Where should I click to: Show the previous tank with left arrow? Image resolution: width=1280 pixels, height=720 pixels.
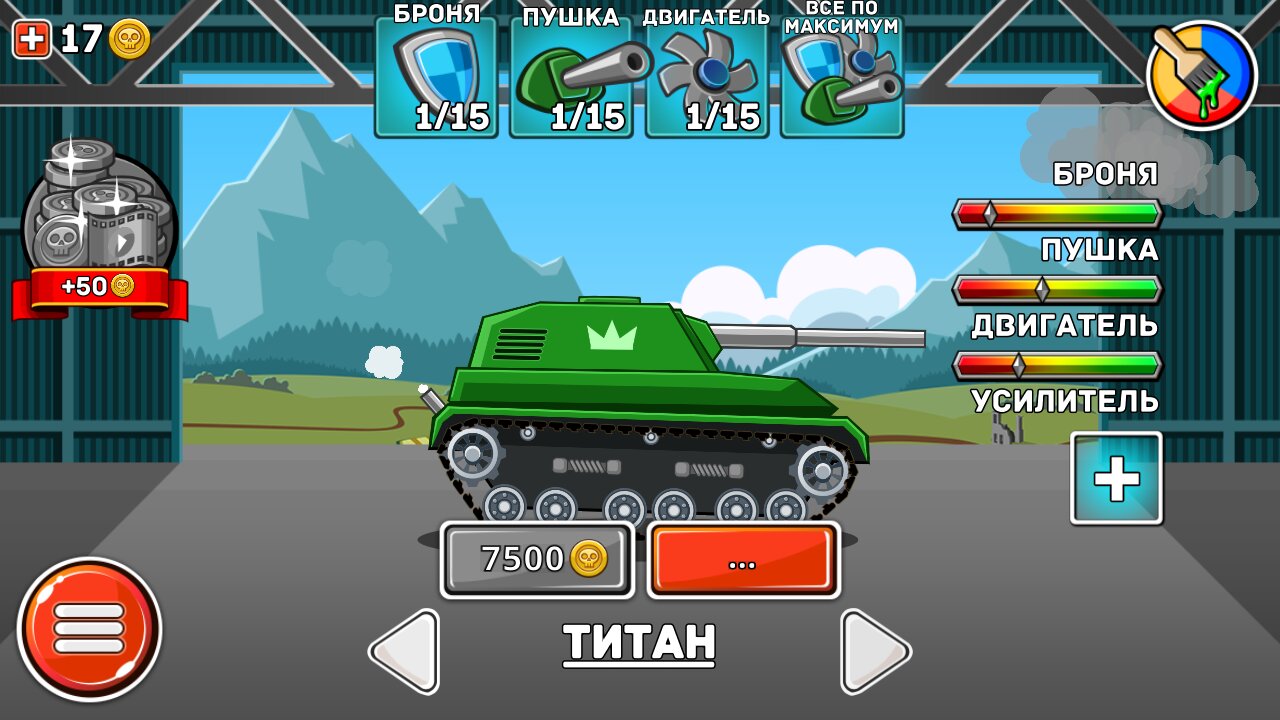405,651
